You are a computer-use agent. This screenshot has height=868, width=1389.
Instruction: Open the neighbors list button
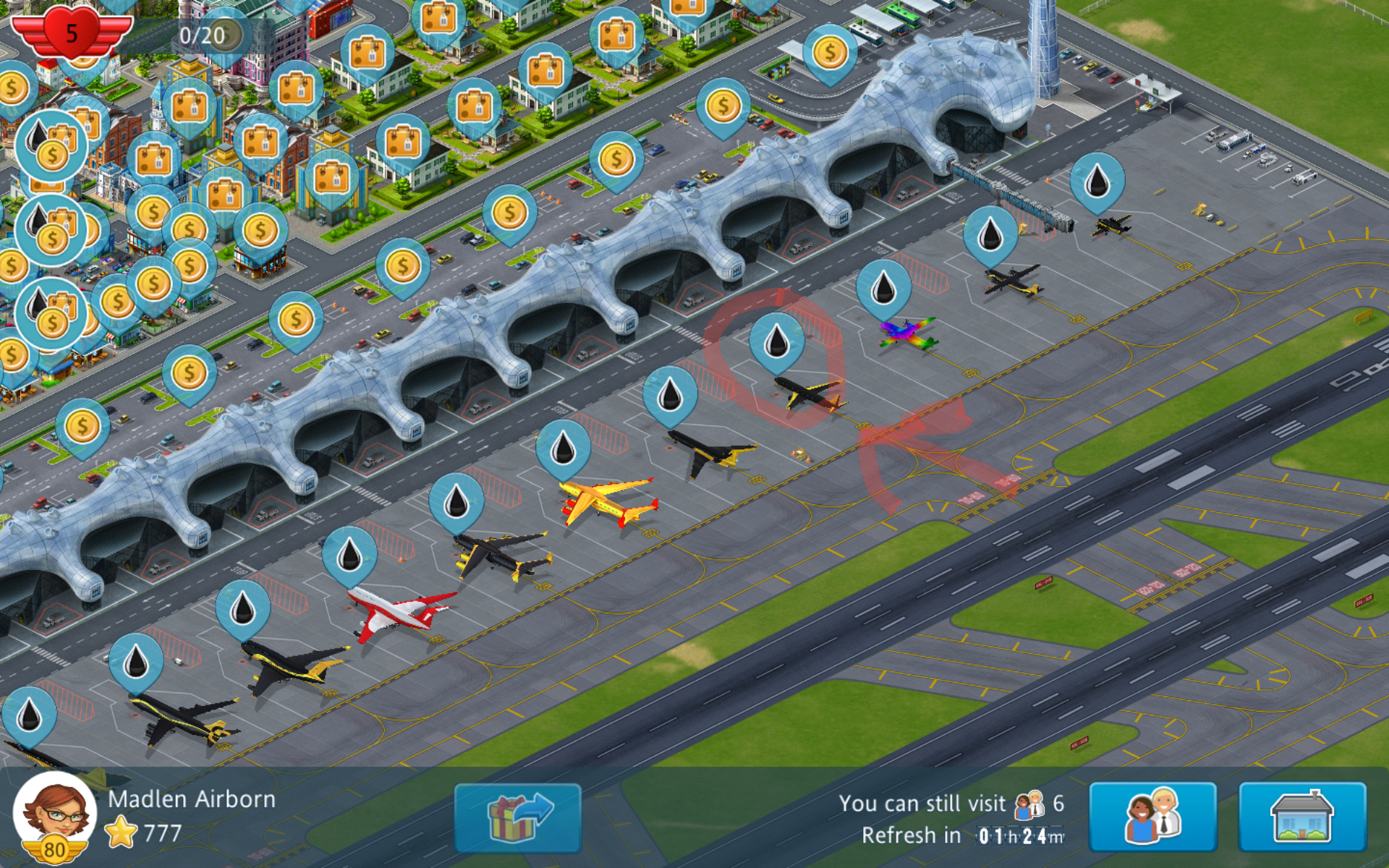(x=1152, y=818)
